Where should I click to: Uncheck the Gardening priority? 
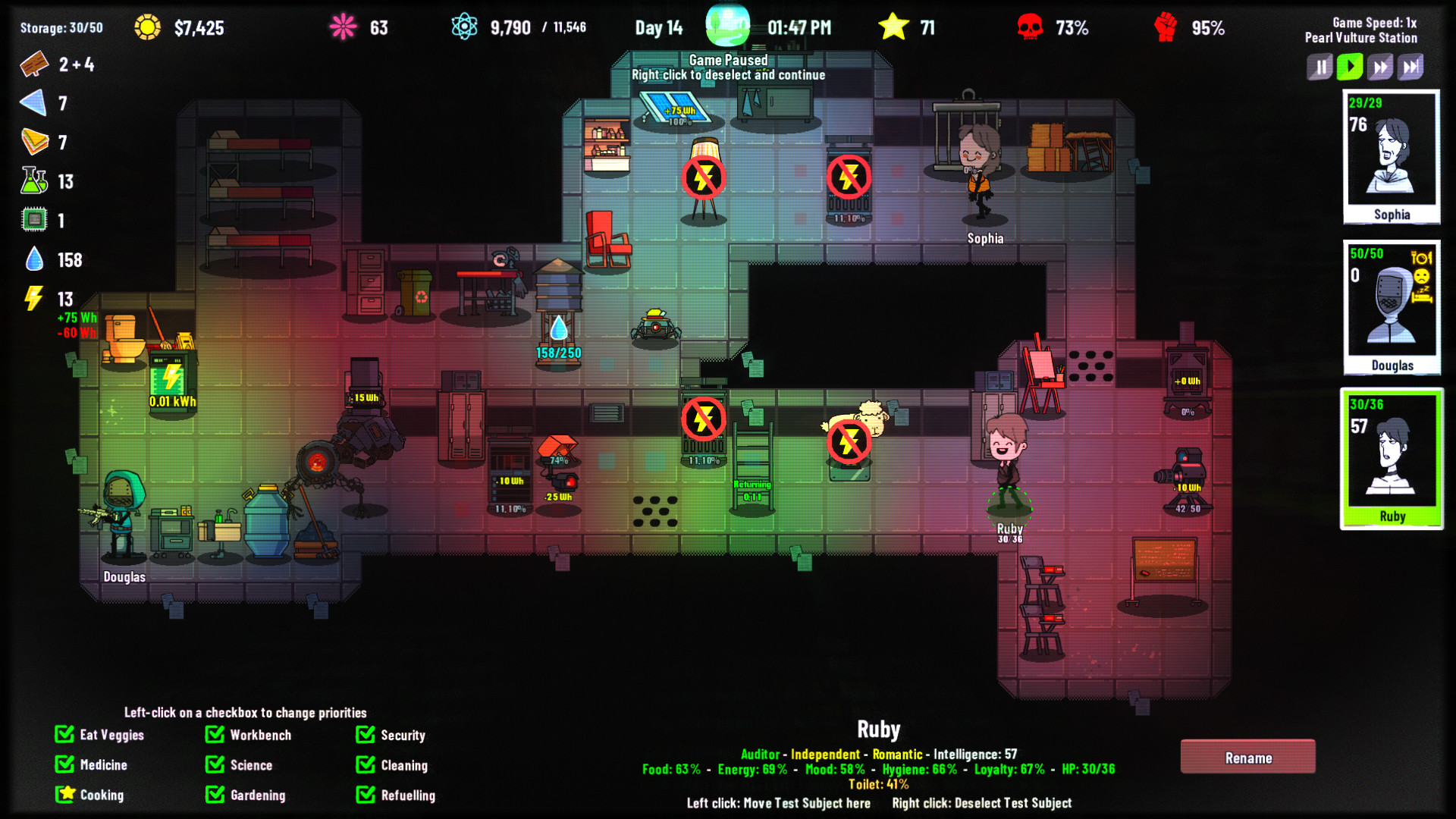(213, 795)
